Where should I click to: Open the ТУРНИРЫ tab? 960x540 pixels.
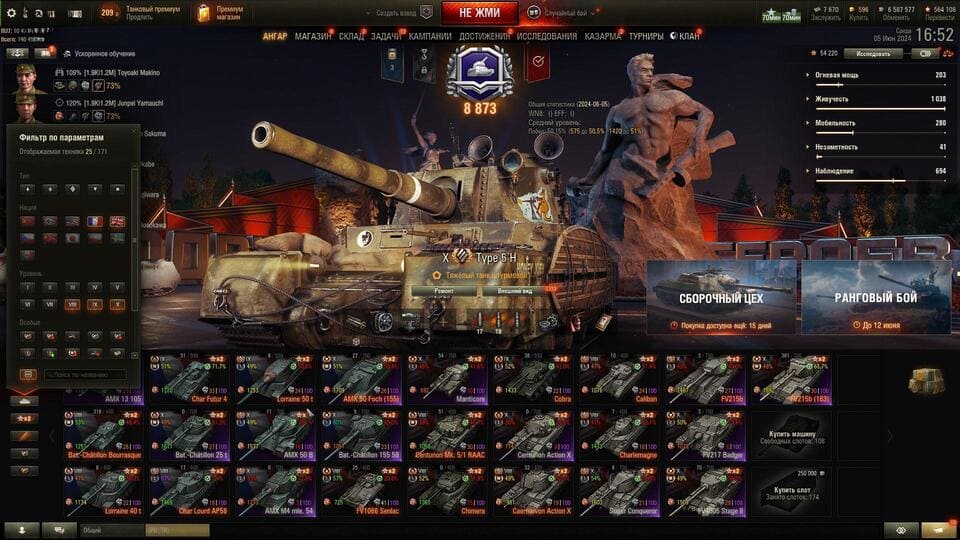646,36
